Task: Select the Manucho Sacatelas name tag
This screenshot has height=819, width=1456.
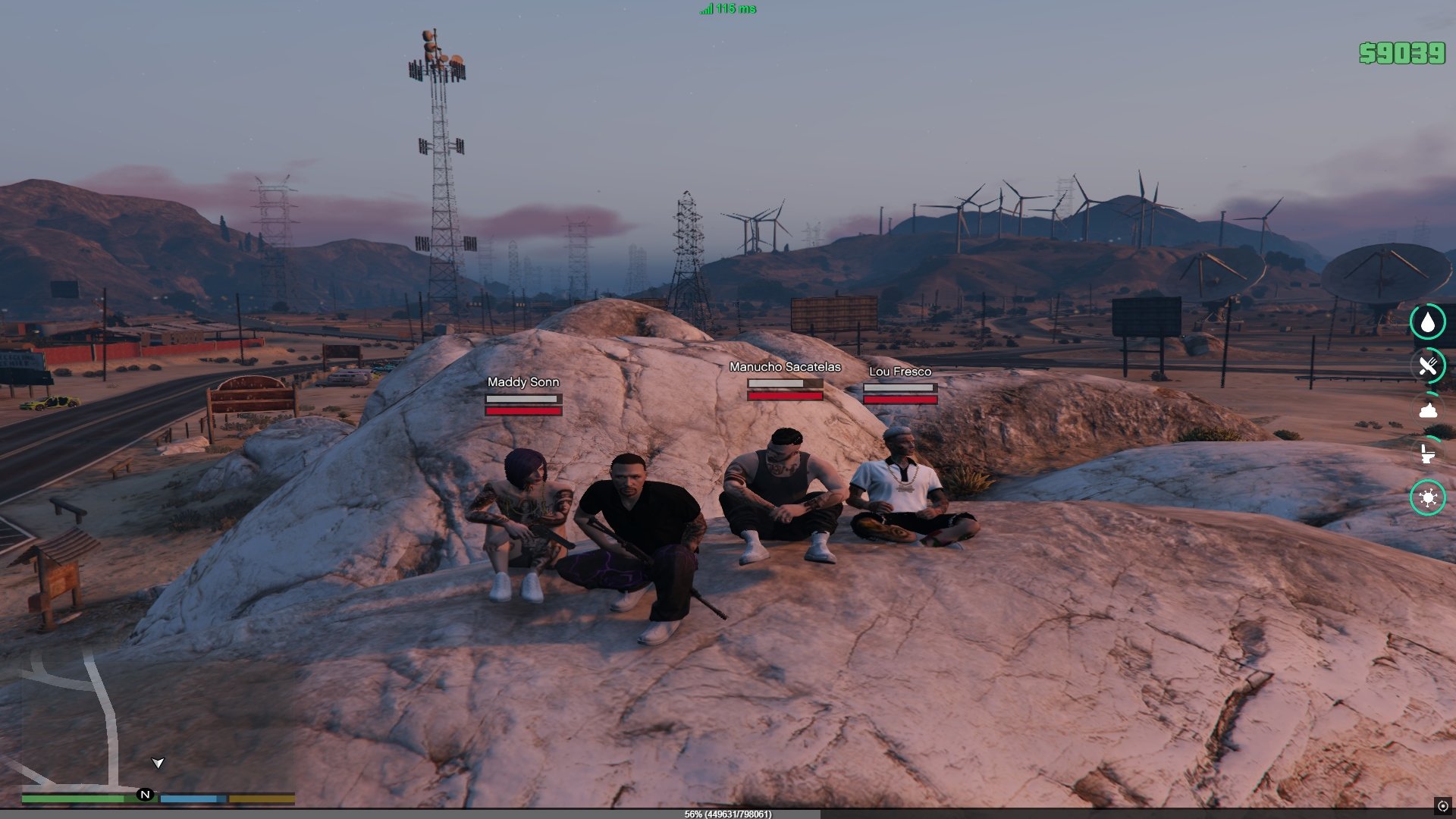Action: tap(785, 367)
